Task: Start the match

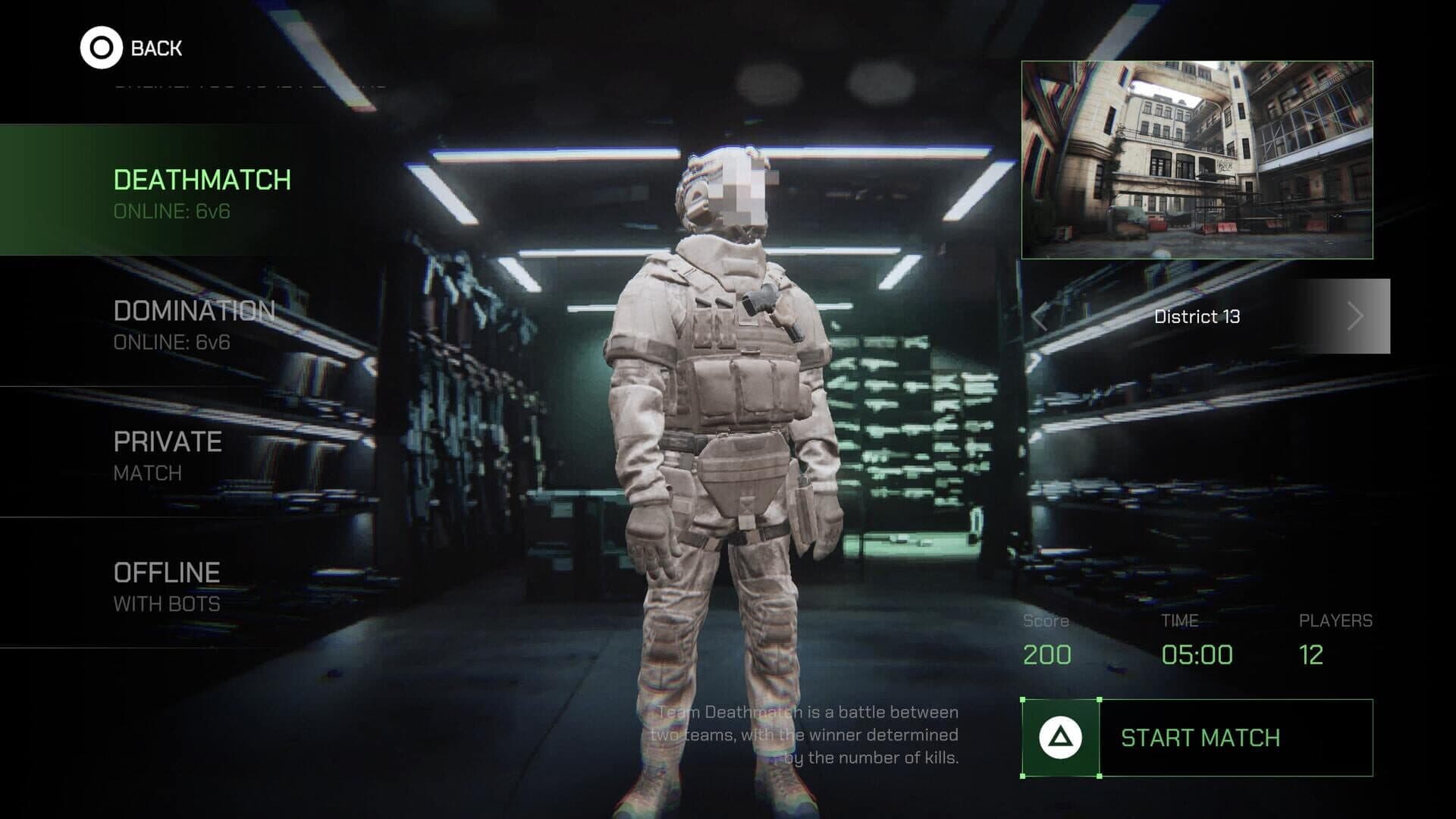Action: pos(1197,738)
